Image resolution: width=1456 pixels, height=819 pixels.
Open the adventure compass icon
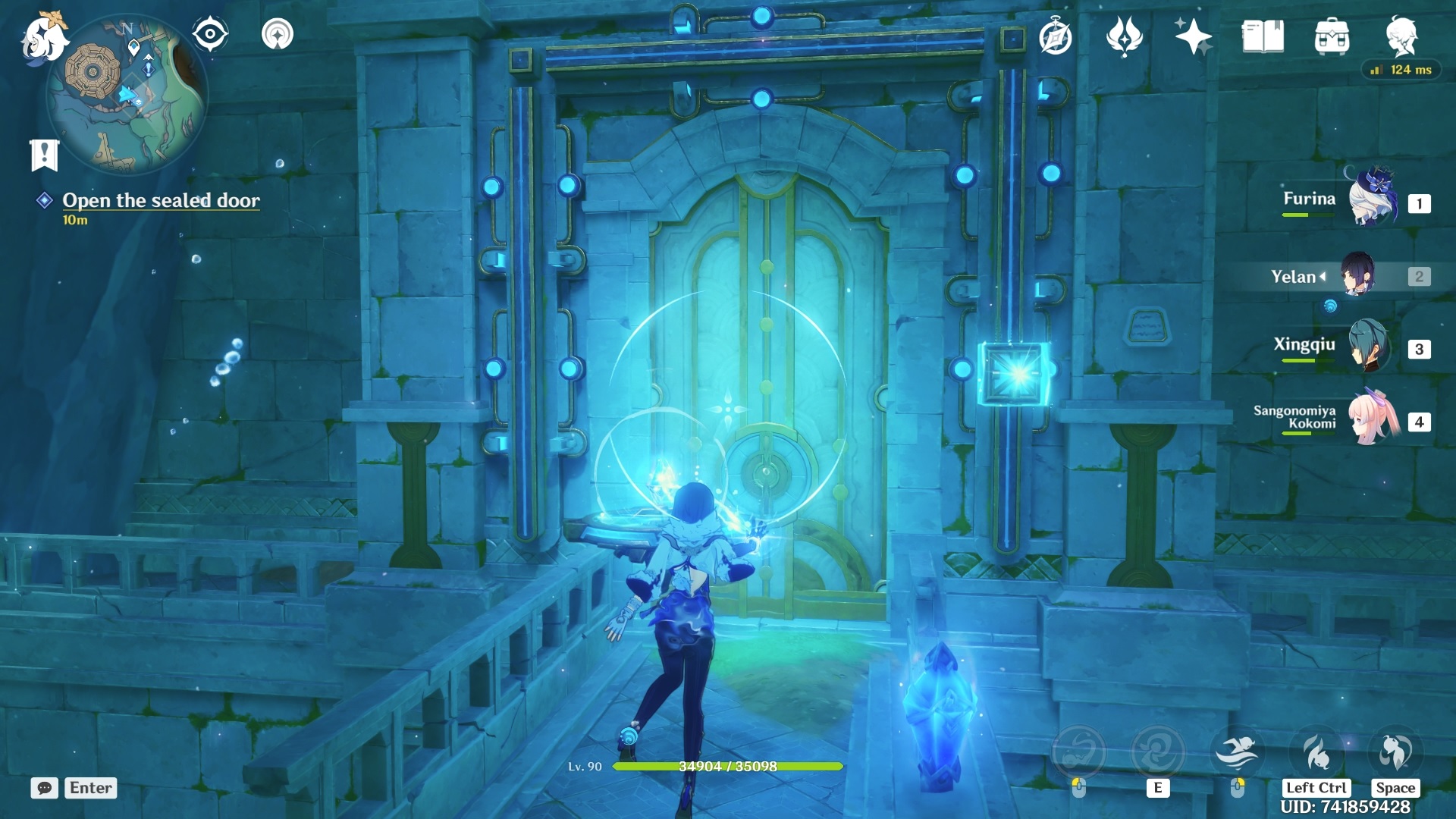click(1055, 37)
